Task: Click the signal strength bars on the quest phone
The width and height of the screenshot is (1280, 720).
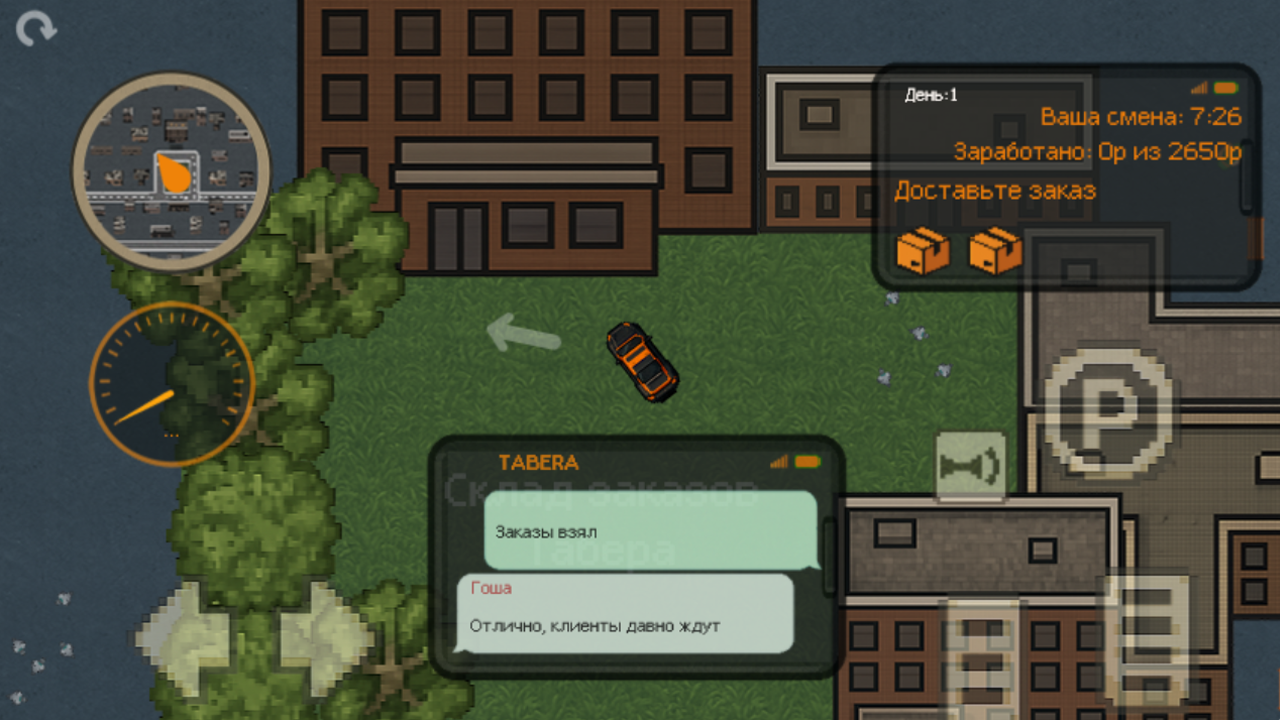Action: pos(1200,87)
